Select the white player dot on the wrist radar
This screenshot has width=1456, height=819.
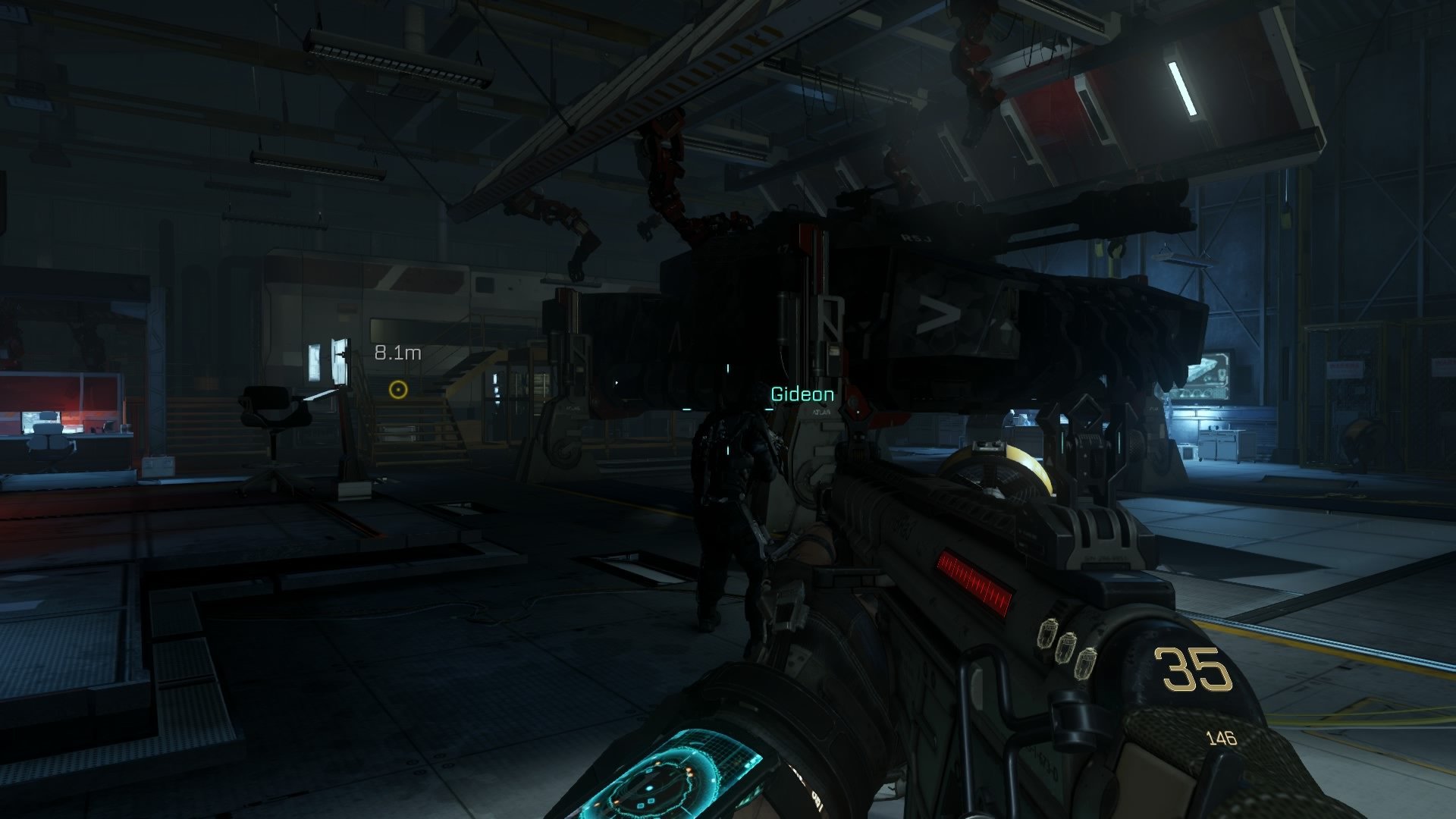pyautogui.click(x=650, y=787)
